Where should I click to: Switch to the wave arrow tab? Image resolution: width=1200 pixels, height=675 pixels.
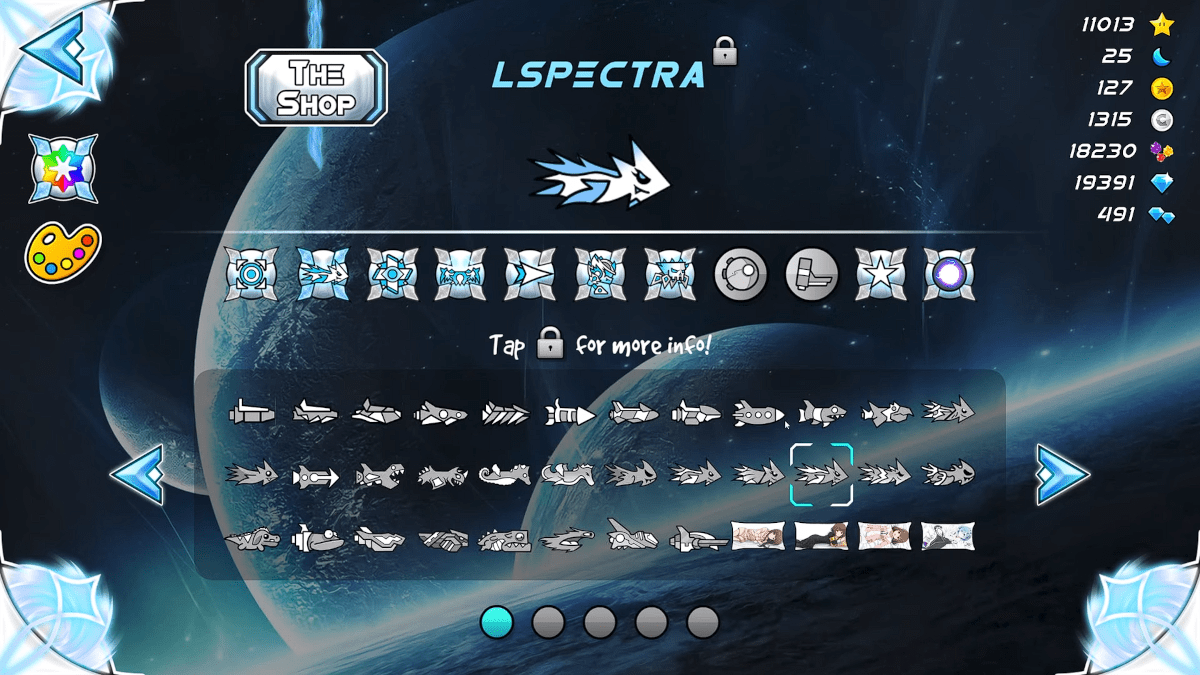pos(529,274)
